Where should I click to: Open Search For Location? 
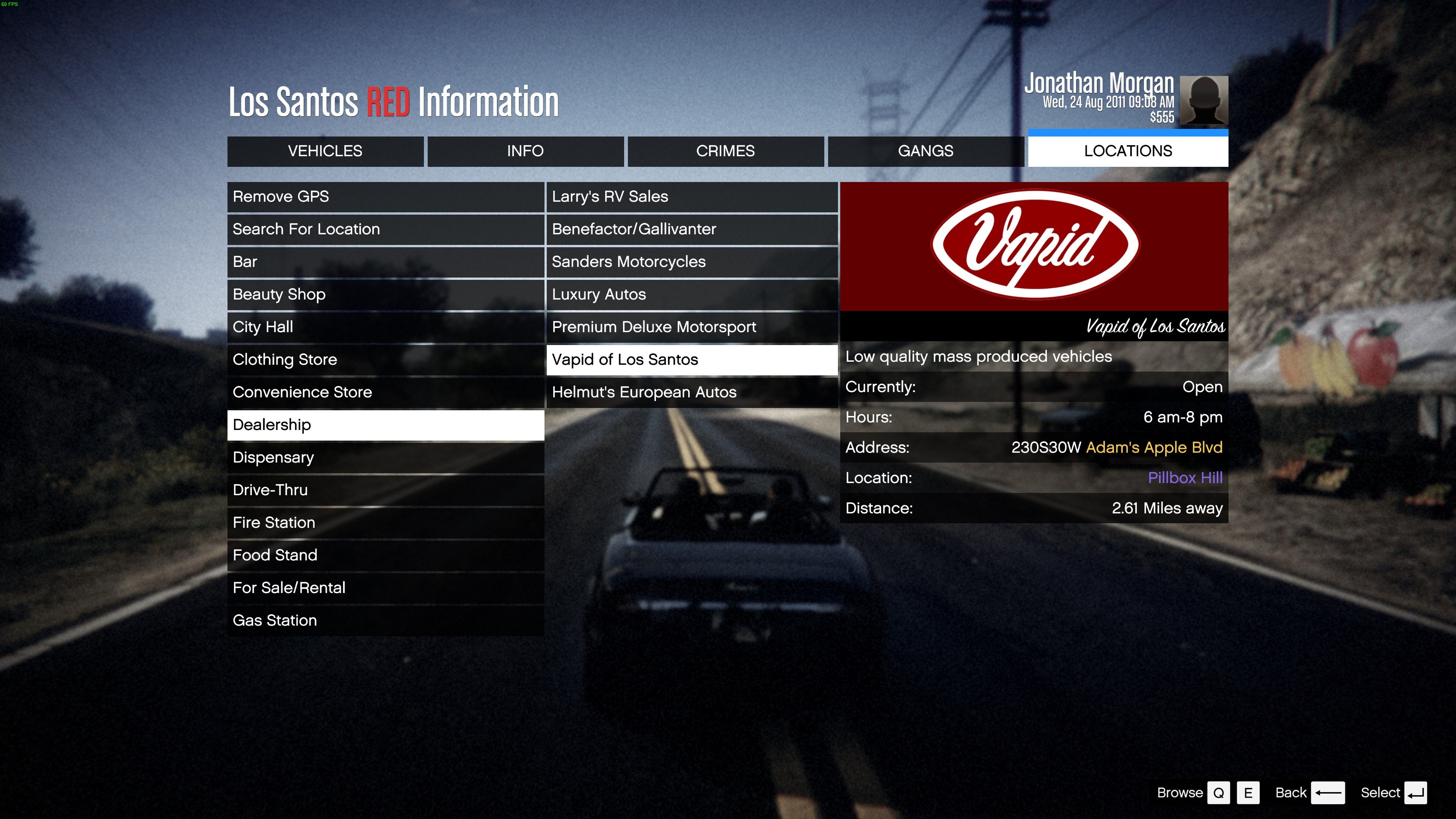click(386, 229)
